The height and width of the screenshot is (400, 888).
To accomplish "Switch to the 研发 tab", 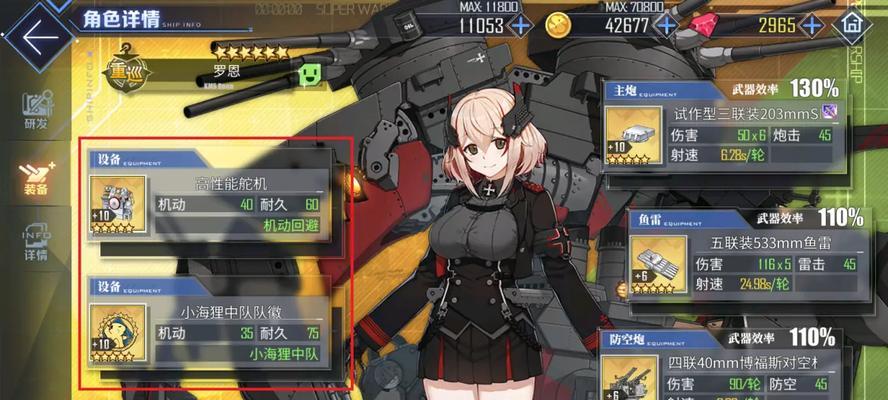I will tap(35, 110).
